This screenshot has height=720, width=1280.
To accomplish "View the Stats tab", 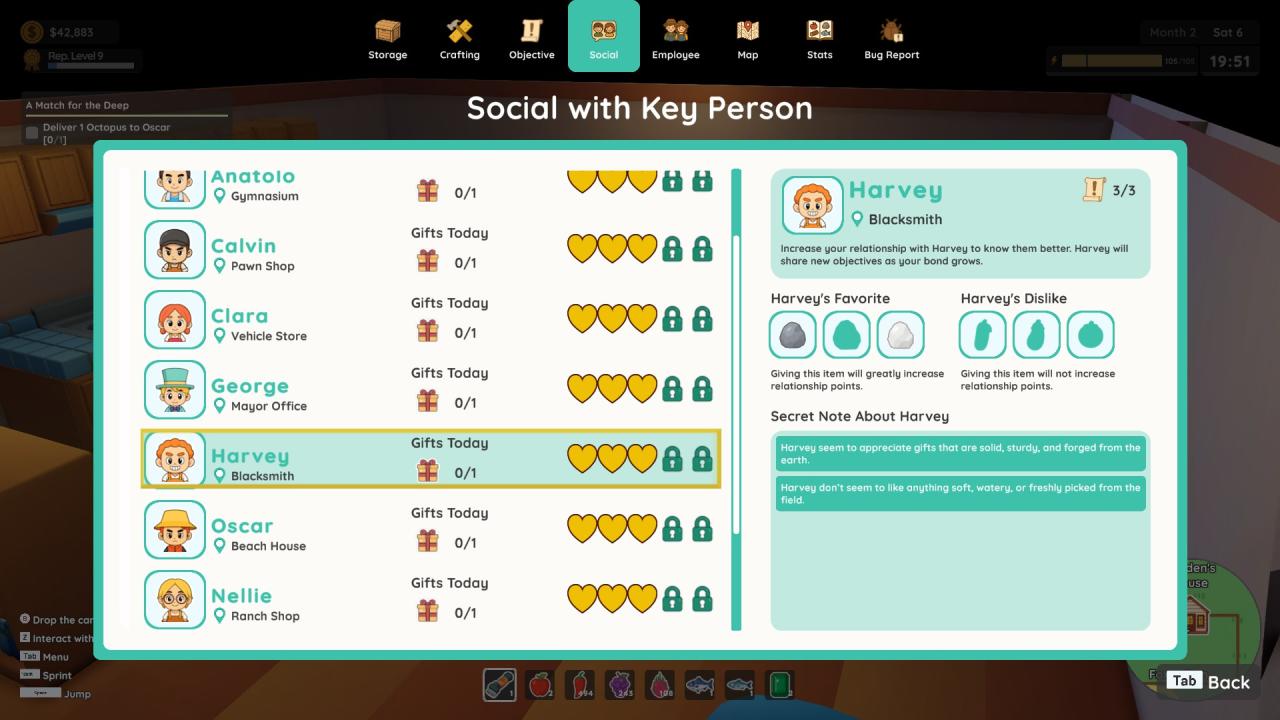I will pos(819,38).
